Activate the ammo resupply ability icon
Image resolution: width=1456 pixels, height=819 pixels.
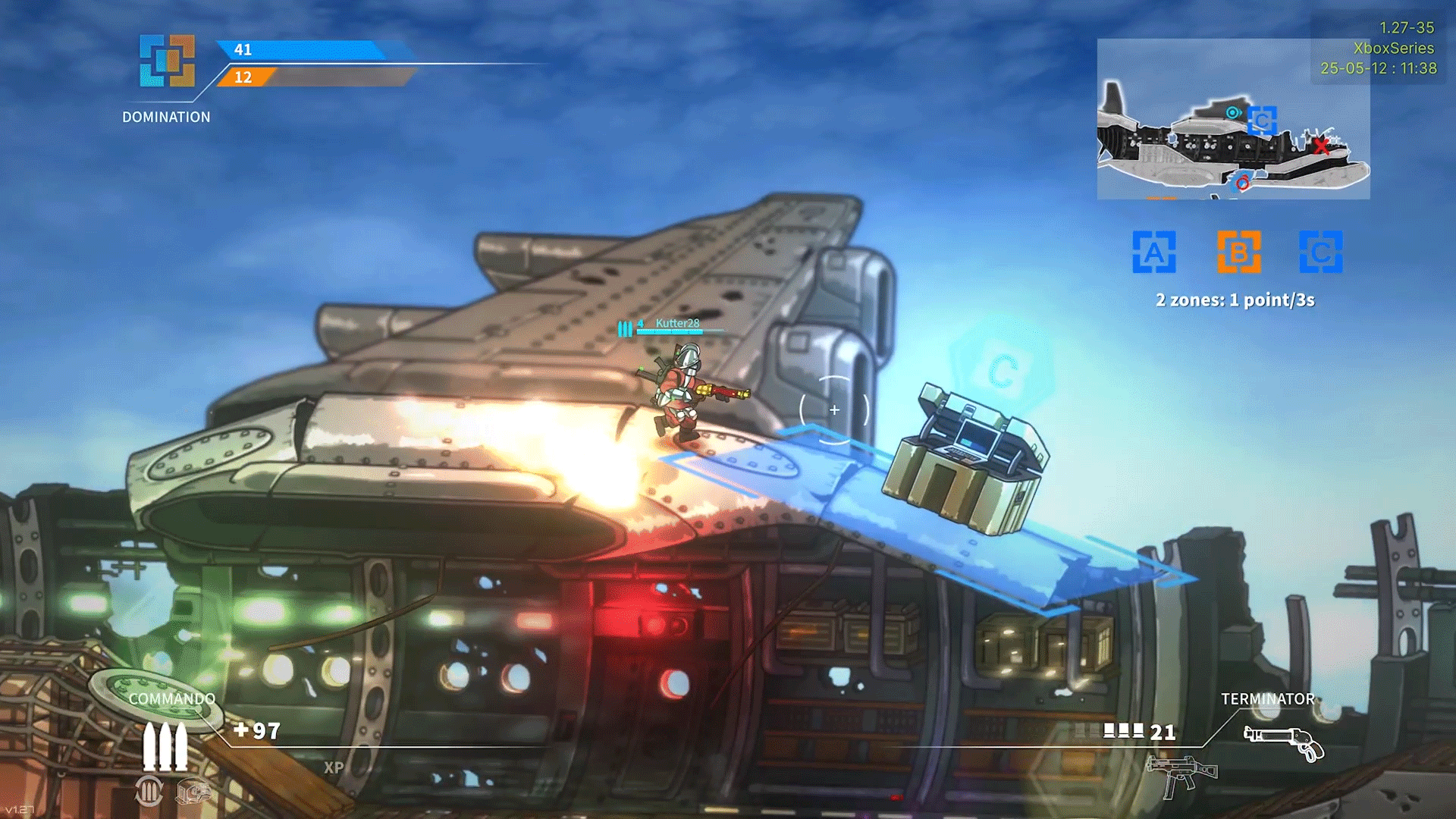pyautogui.click(x=149, y=791)
